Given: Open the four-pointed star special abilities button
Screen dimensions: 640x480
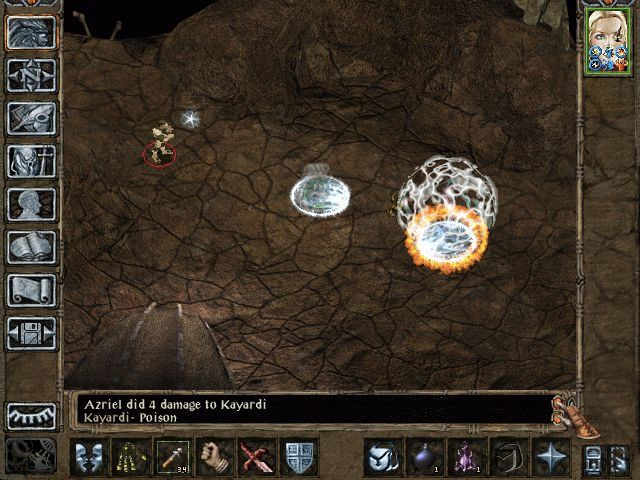Looking at the screenshot, I should [550, 457].
